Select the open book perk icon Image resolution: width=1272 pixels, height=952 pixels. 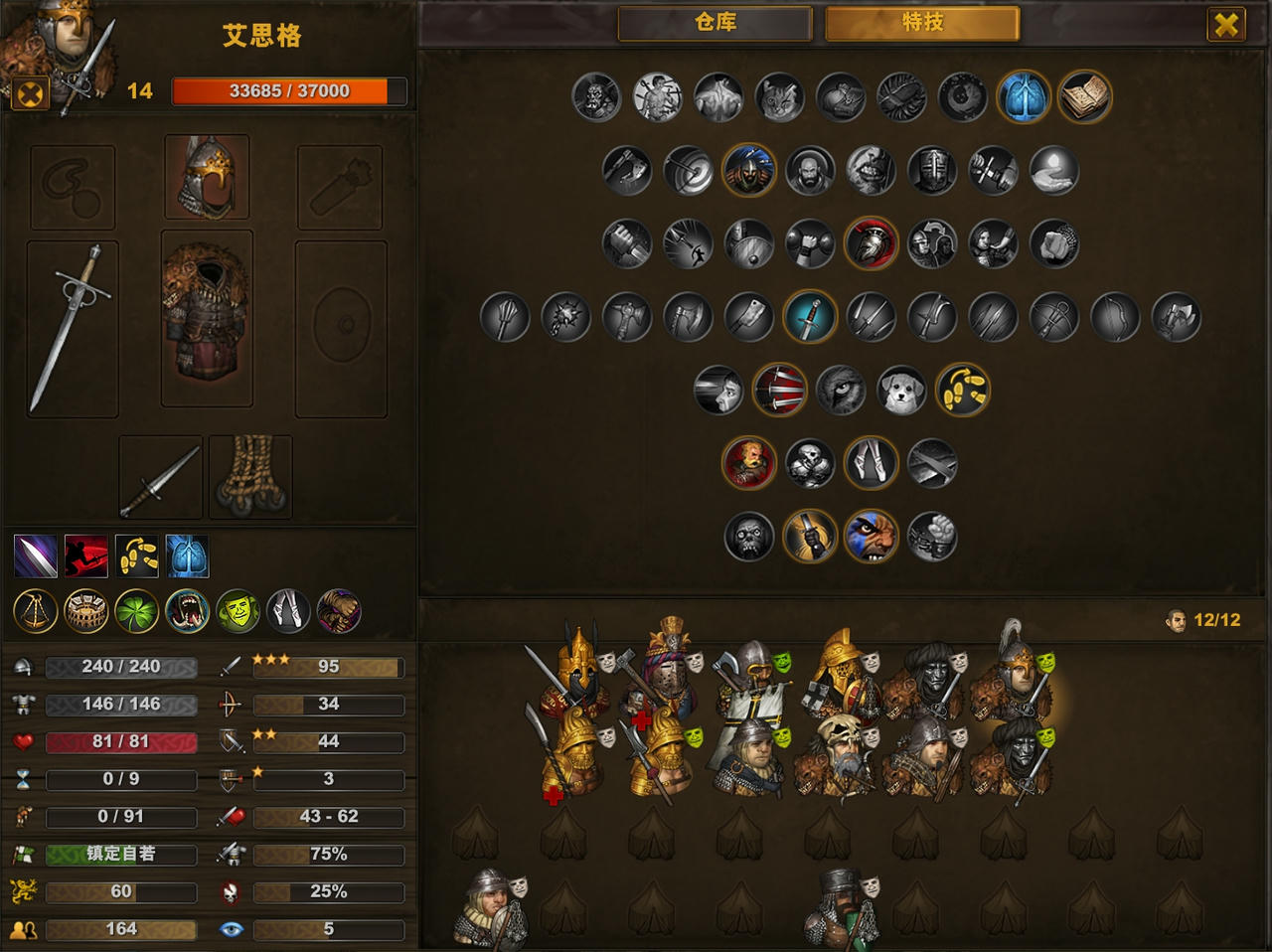[1084, 97]
